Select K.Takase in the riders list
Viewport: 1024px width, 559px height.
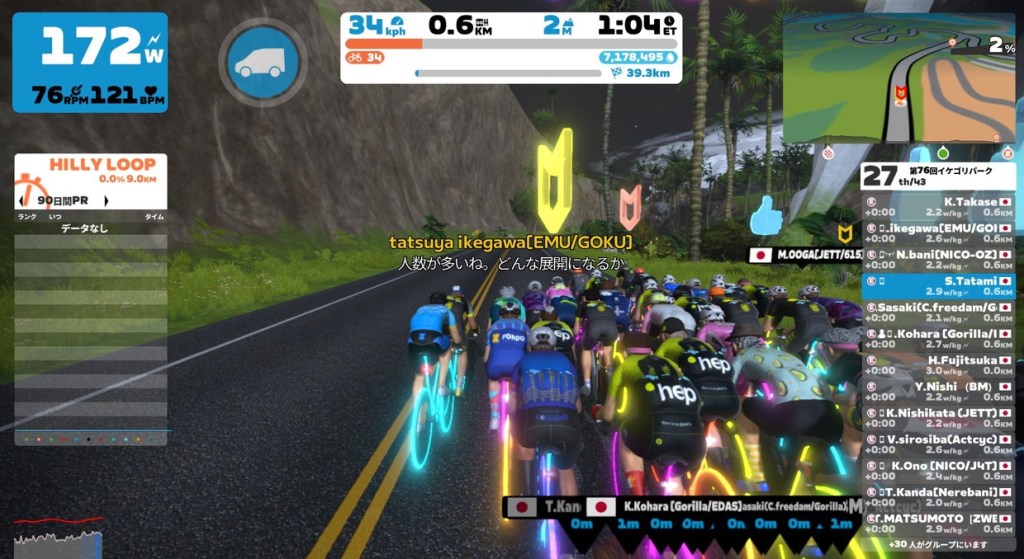[x=938, y=207]
